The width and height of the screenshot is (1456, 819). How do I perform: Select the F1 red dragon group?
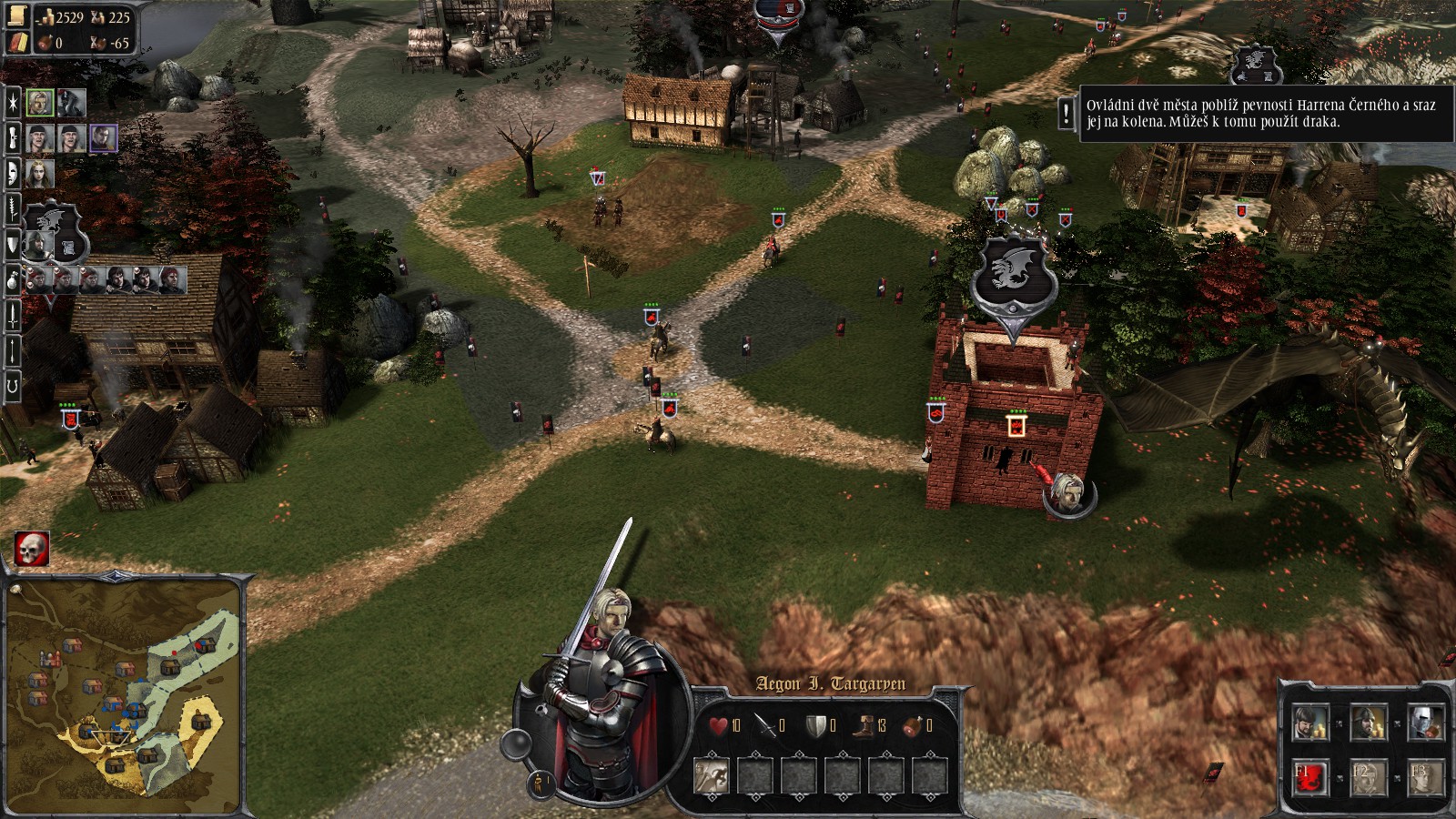point(1309,779)
